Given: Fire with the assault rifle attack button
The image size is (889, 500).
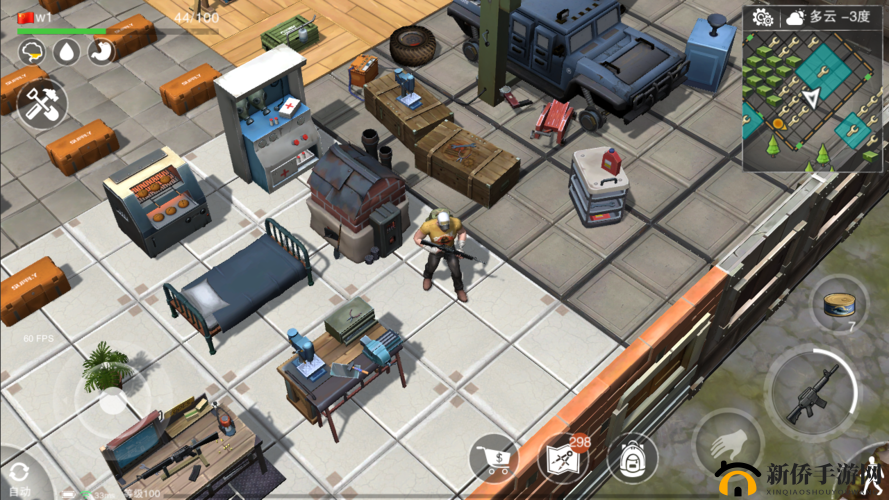Looking at the screenshot, I should (812, 394).
